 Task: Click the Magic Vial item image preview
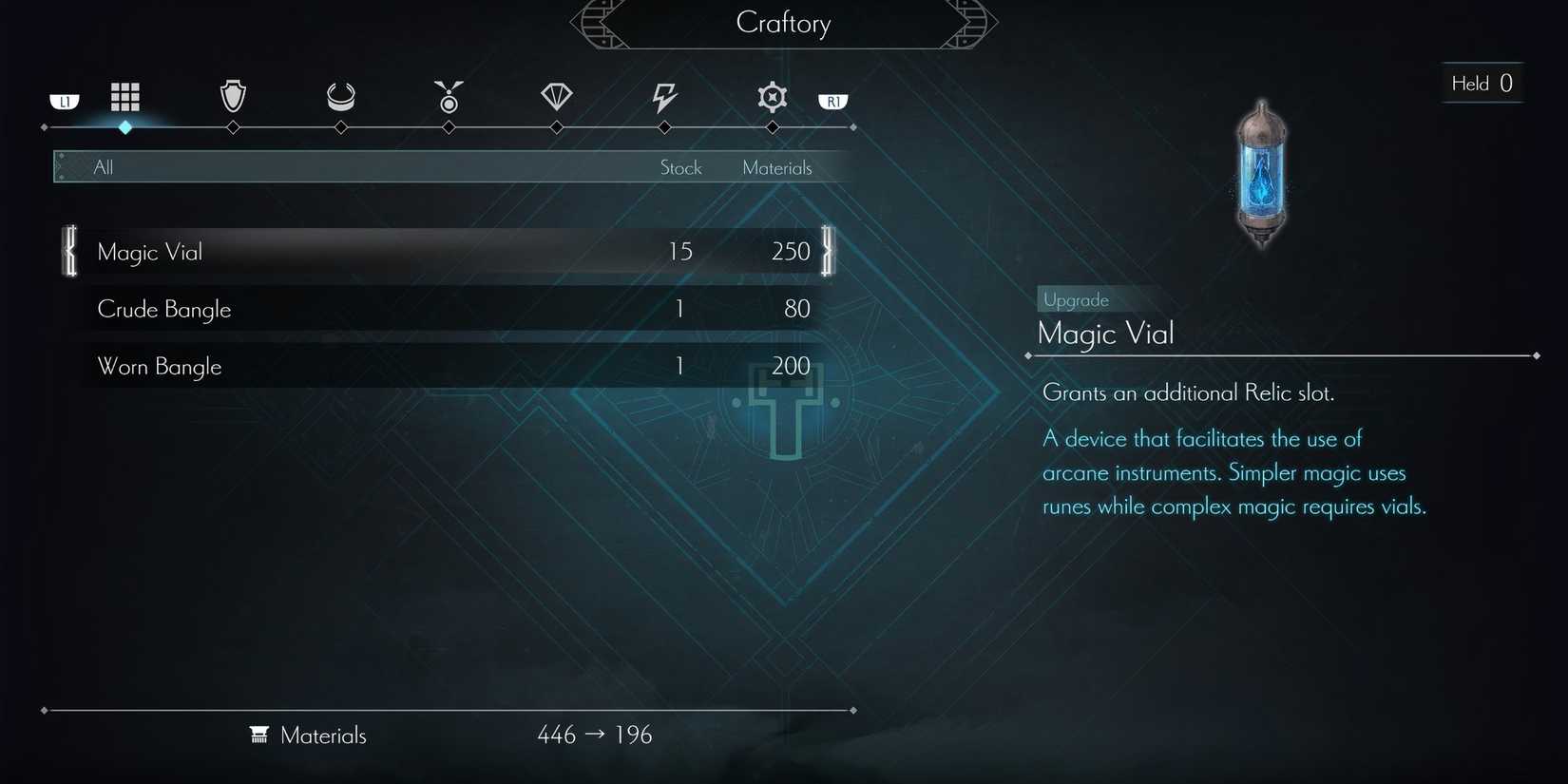click(1261, 174)
